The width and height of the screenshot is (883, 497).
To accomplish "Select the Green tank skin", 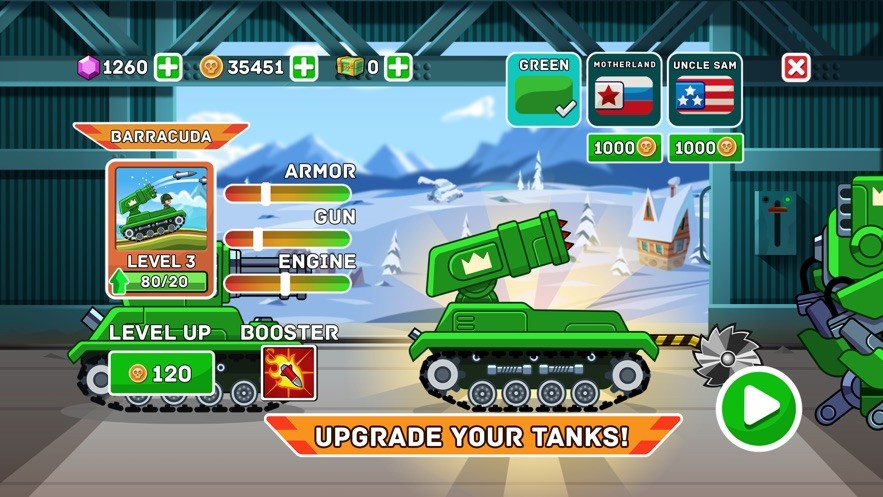I will [543, 90].
